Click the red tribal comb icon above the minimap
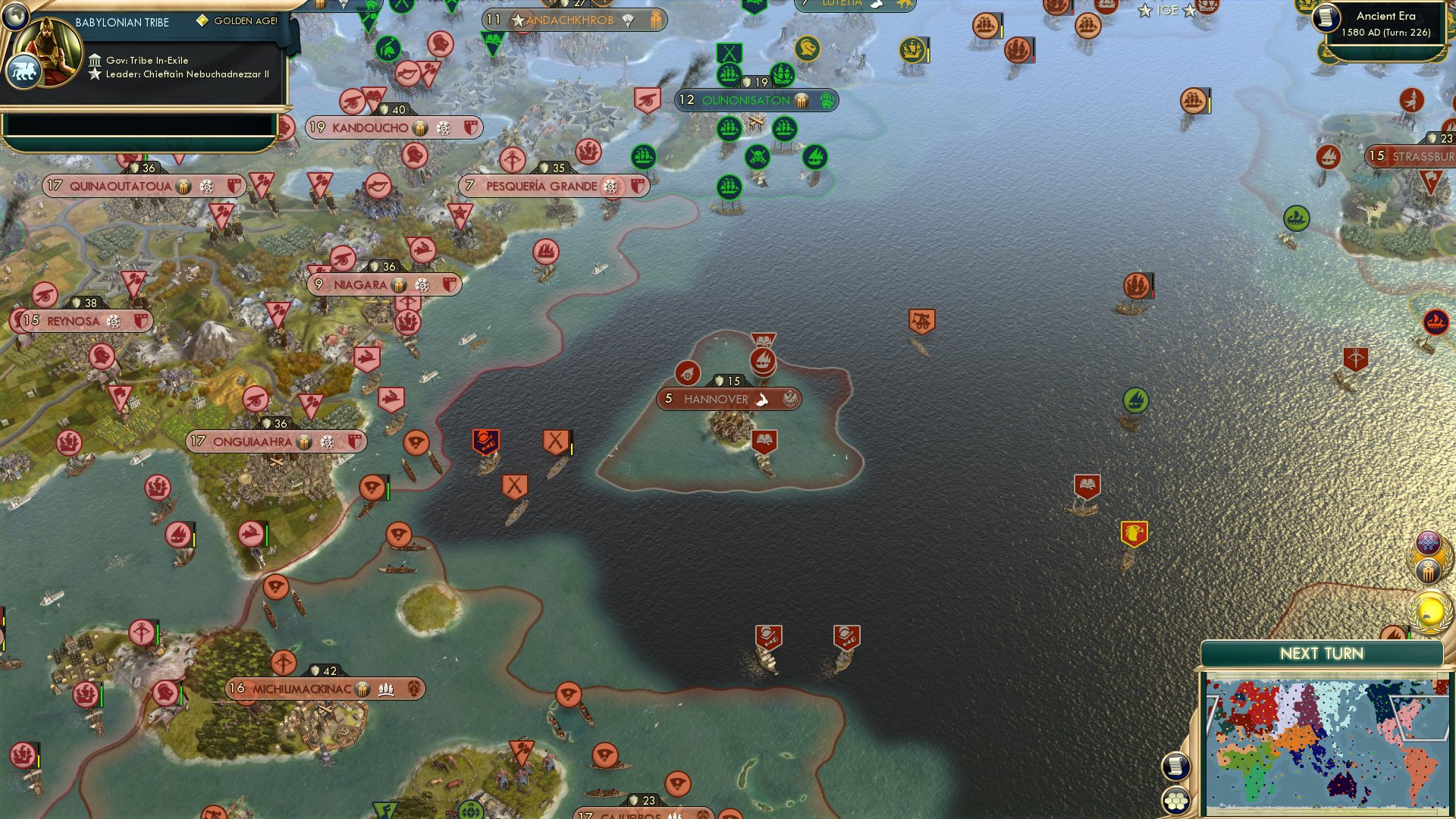 coord(1429,570)
